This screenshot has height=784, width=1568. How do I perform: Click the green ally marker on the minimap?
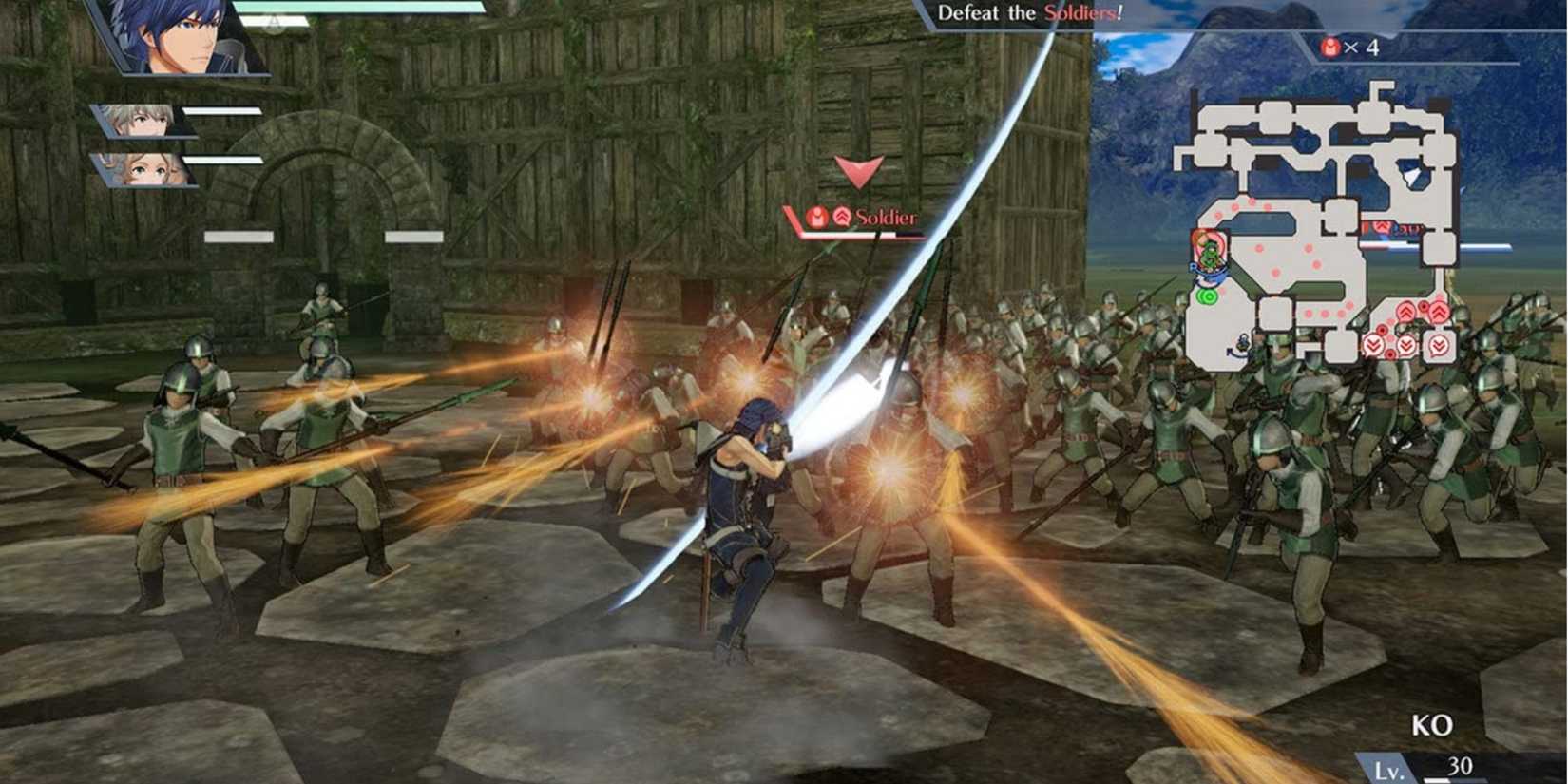(1209, 252)
